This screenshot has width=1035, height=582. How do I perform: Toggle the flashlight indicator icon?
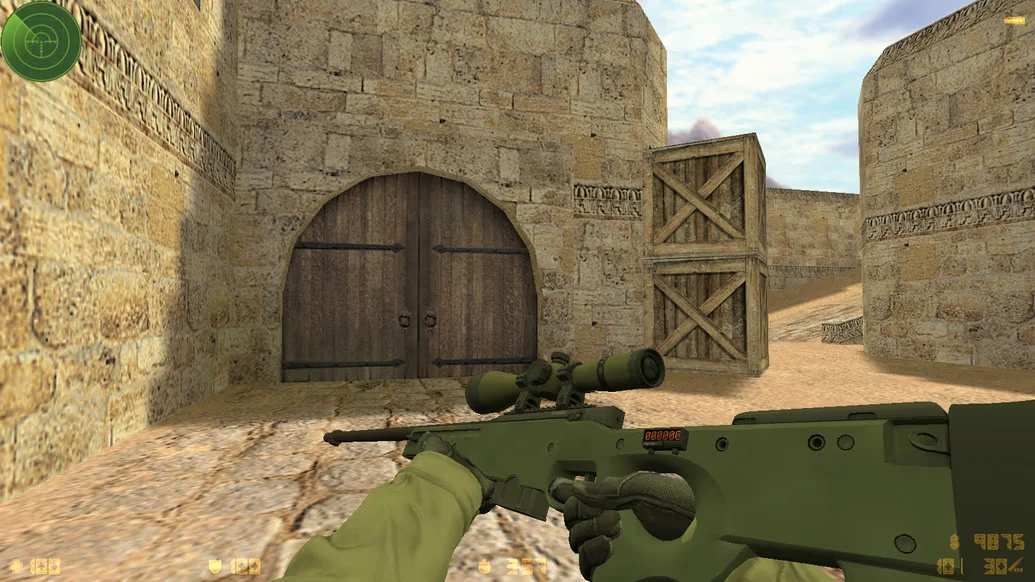tap(1014, 19)
